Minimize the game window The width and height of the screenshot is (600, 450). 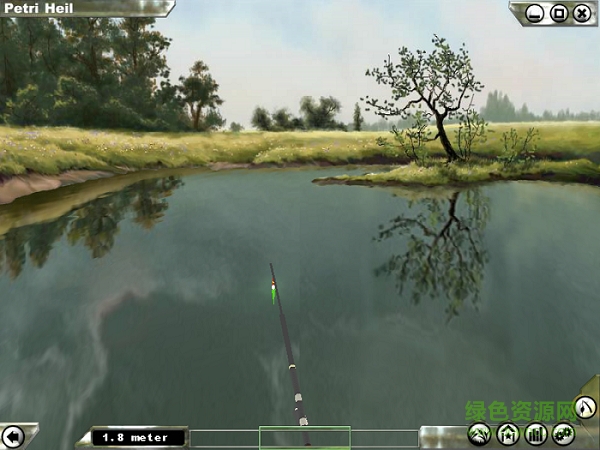point(535,13)
